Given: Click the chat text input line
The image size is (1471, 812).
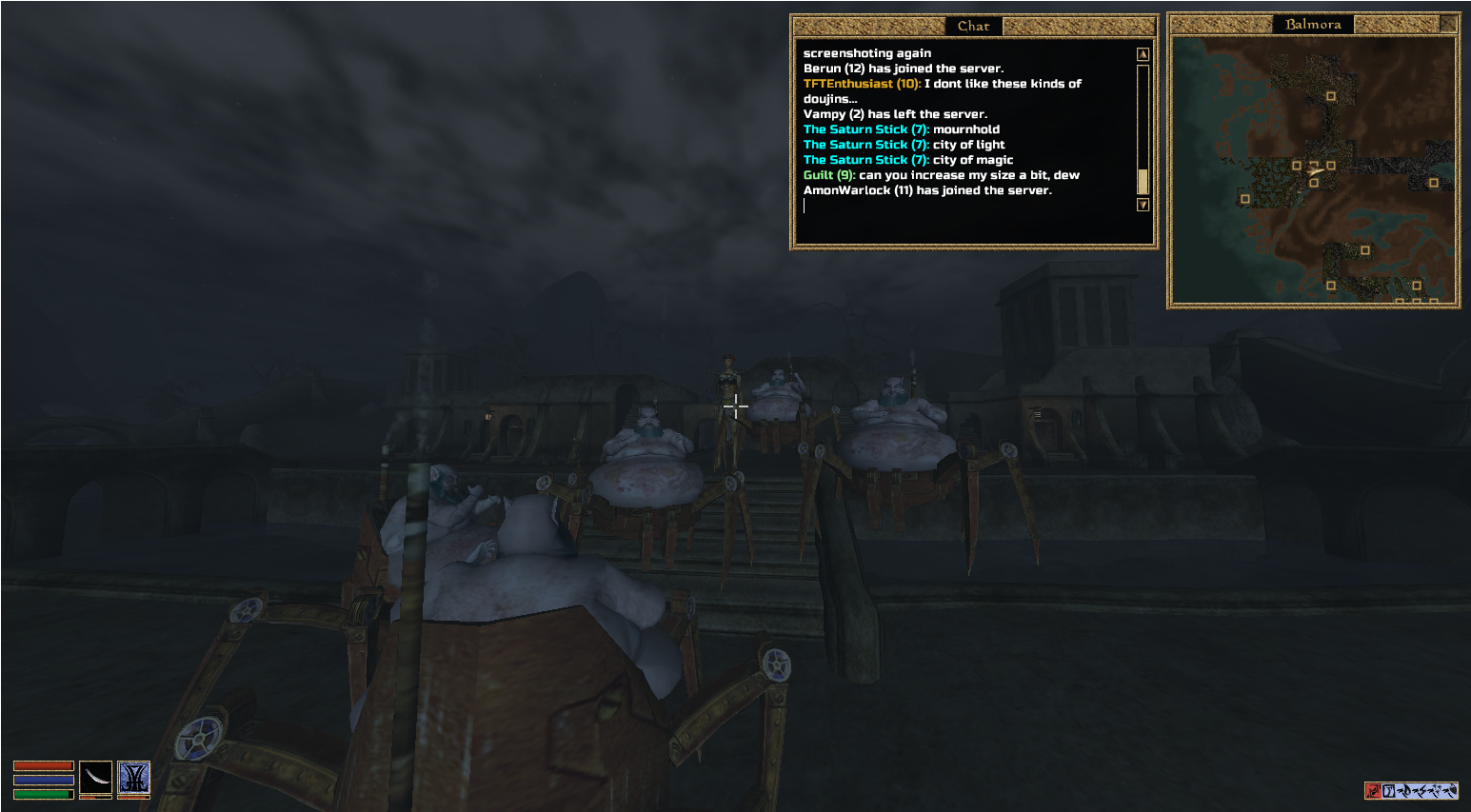Looking at the screenshot, I should 966,206.
